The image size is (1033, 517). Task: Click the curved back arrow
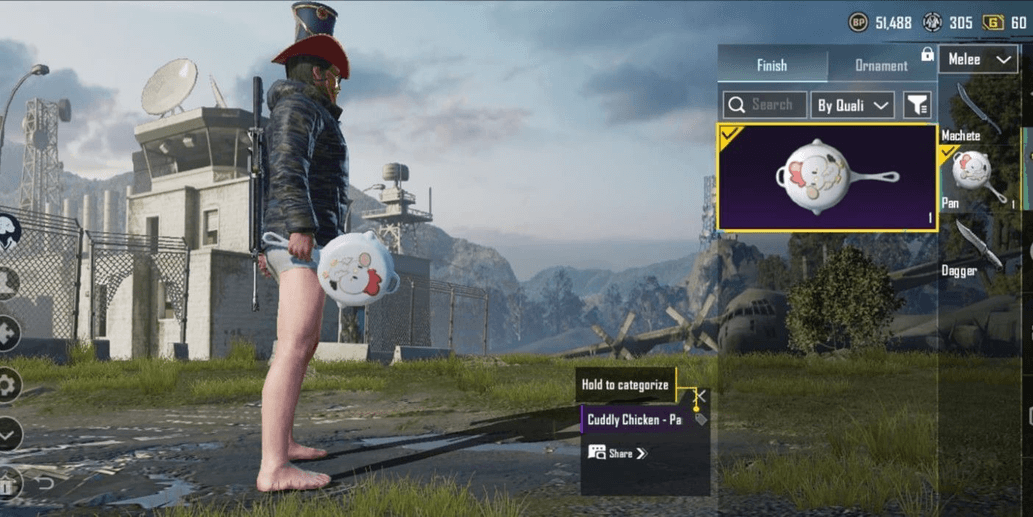point(45,484)
